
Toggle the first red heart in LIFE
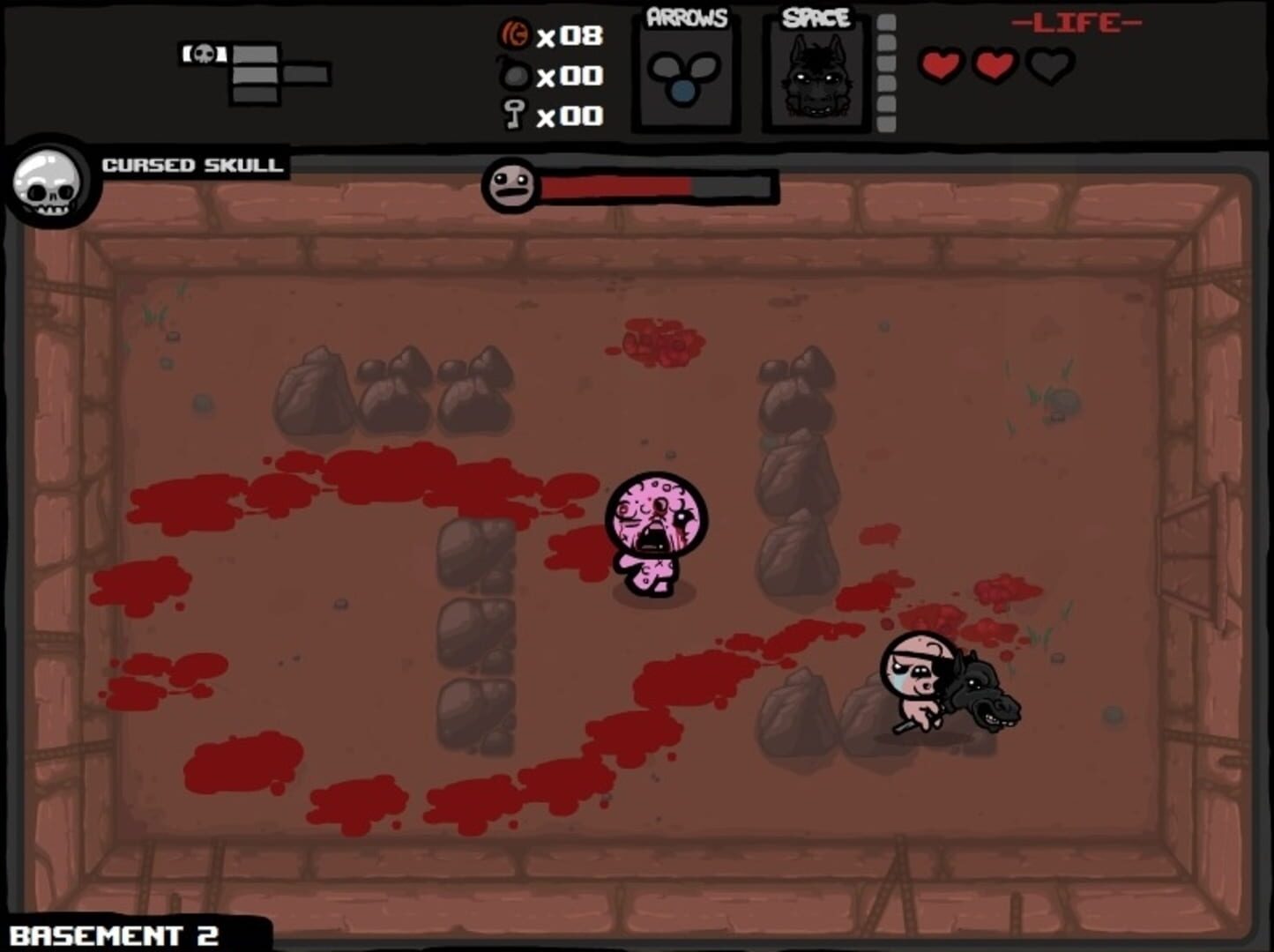[x=942, y=65]
